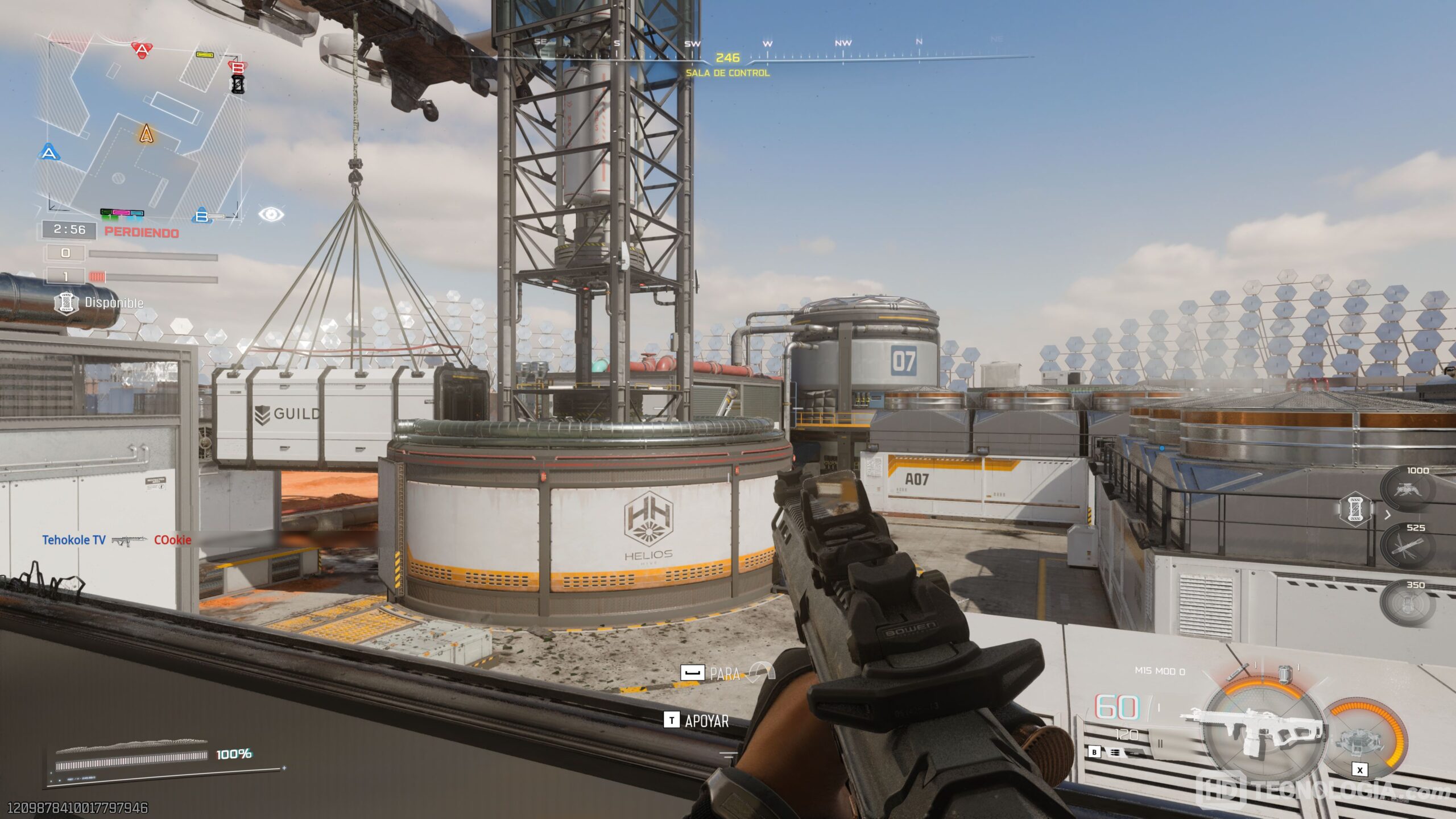Select the 350-point radar pulse reward icon

(x=1407, y=602)
